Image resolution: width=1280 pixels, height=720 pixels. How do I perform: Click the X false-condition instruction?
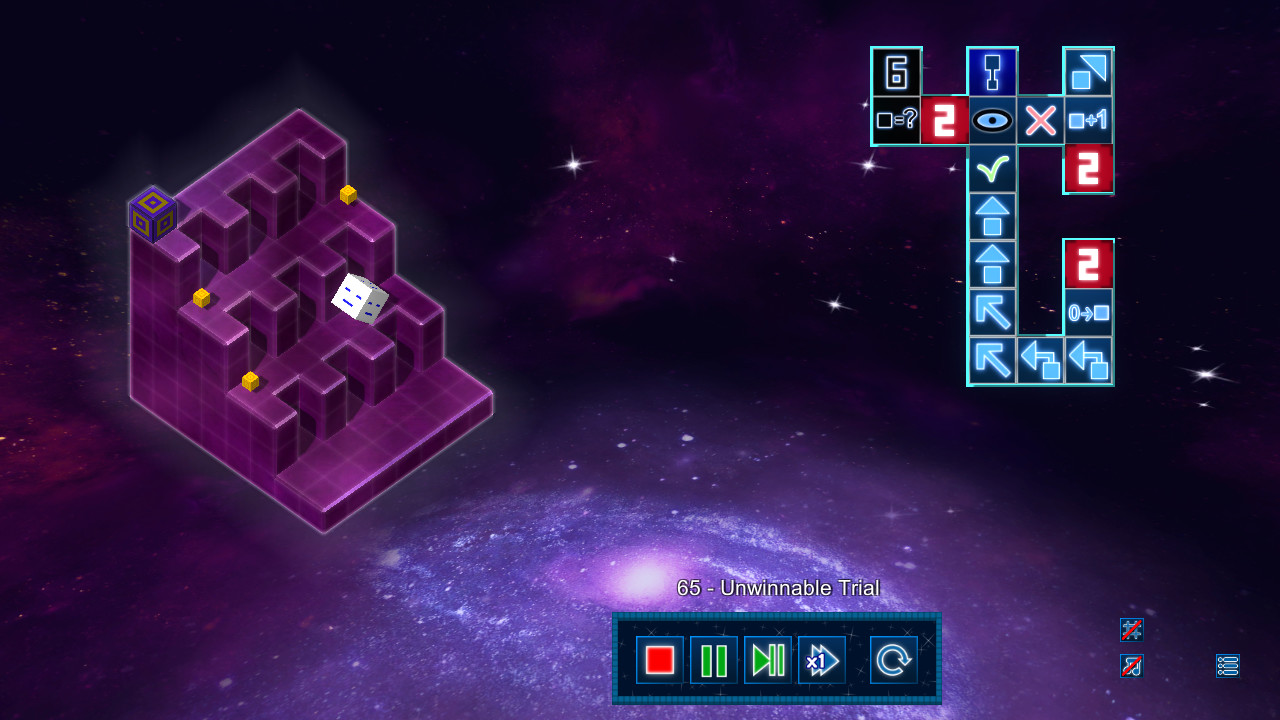pyautogui.click(x=1041, y=120)
